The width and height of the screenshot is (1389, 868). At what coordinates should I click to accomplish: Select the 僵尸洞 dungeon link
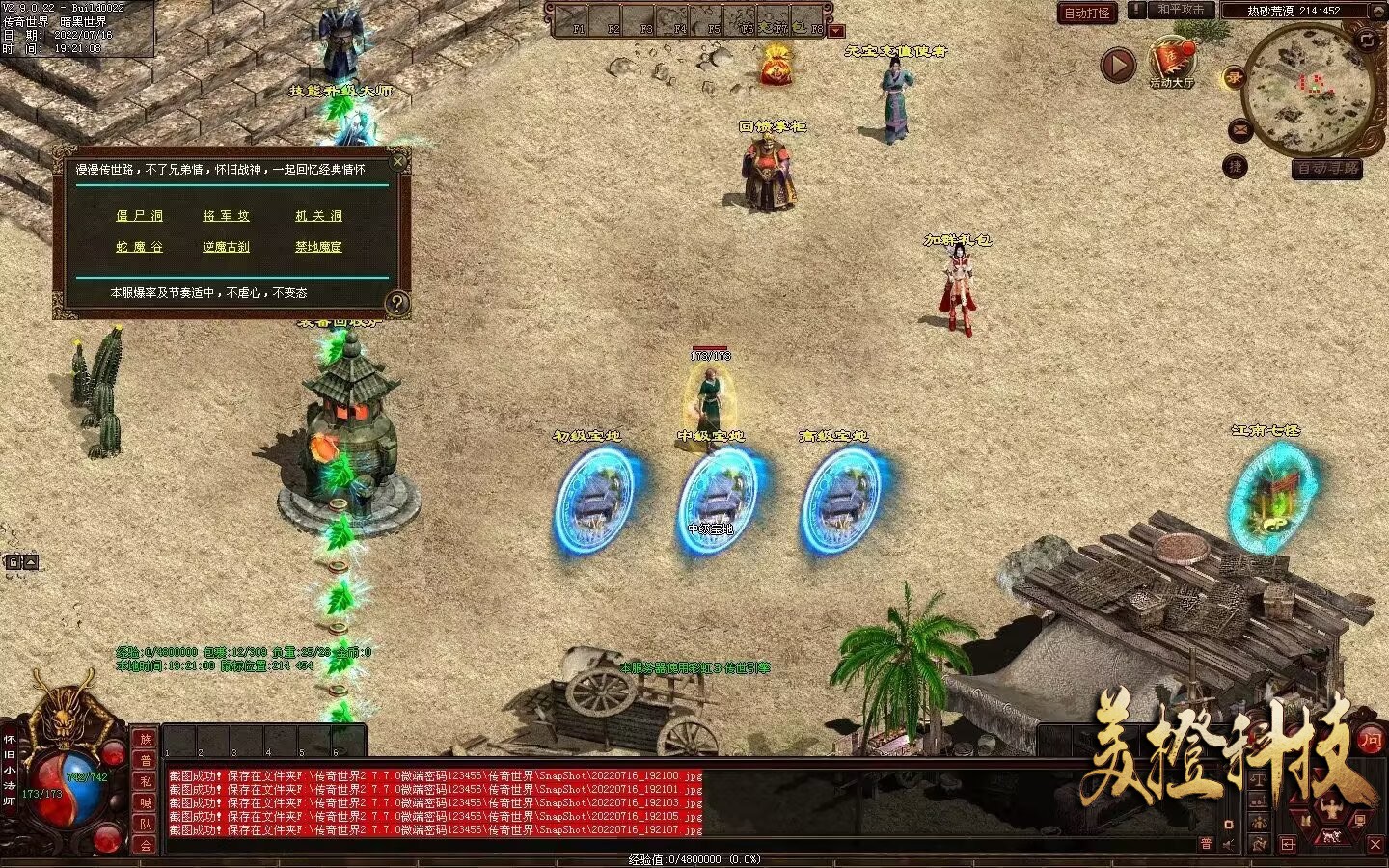click(x=140, y=216)
